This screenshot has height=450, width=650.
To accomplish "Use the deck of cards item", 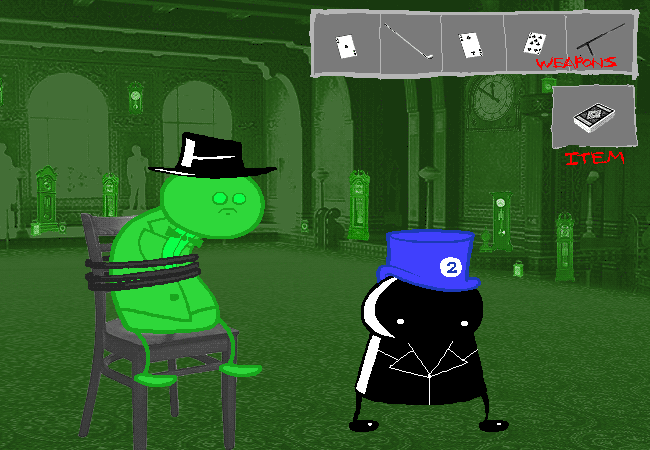I will tap(593, 119).
